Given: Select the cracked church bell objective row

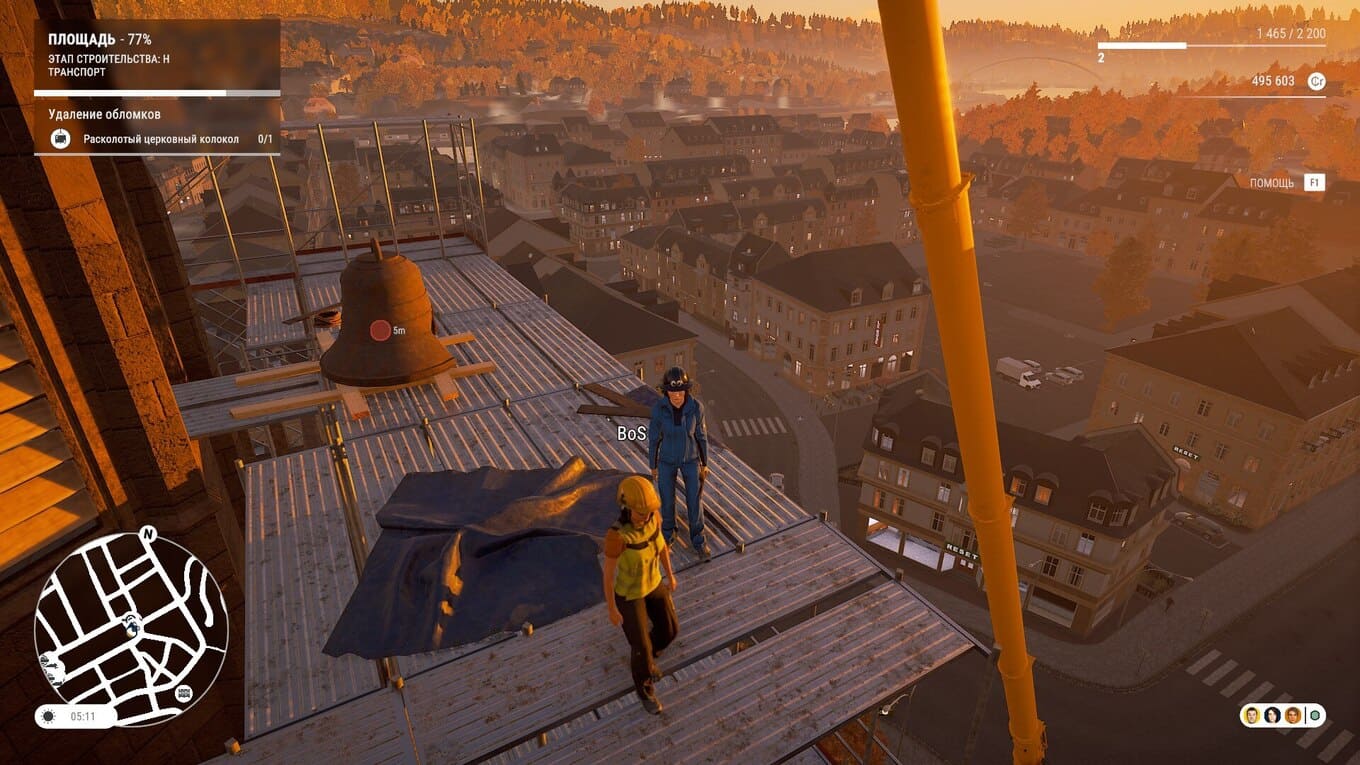Looking at the screenshot, I should [160, 139].
